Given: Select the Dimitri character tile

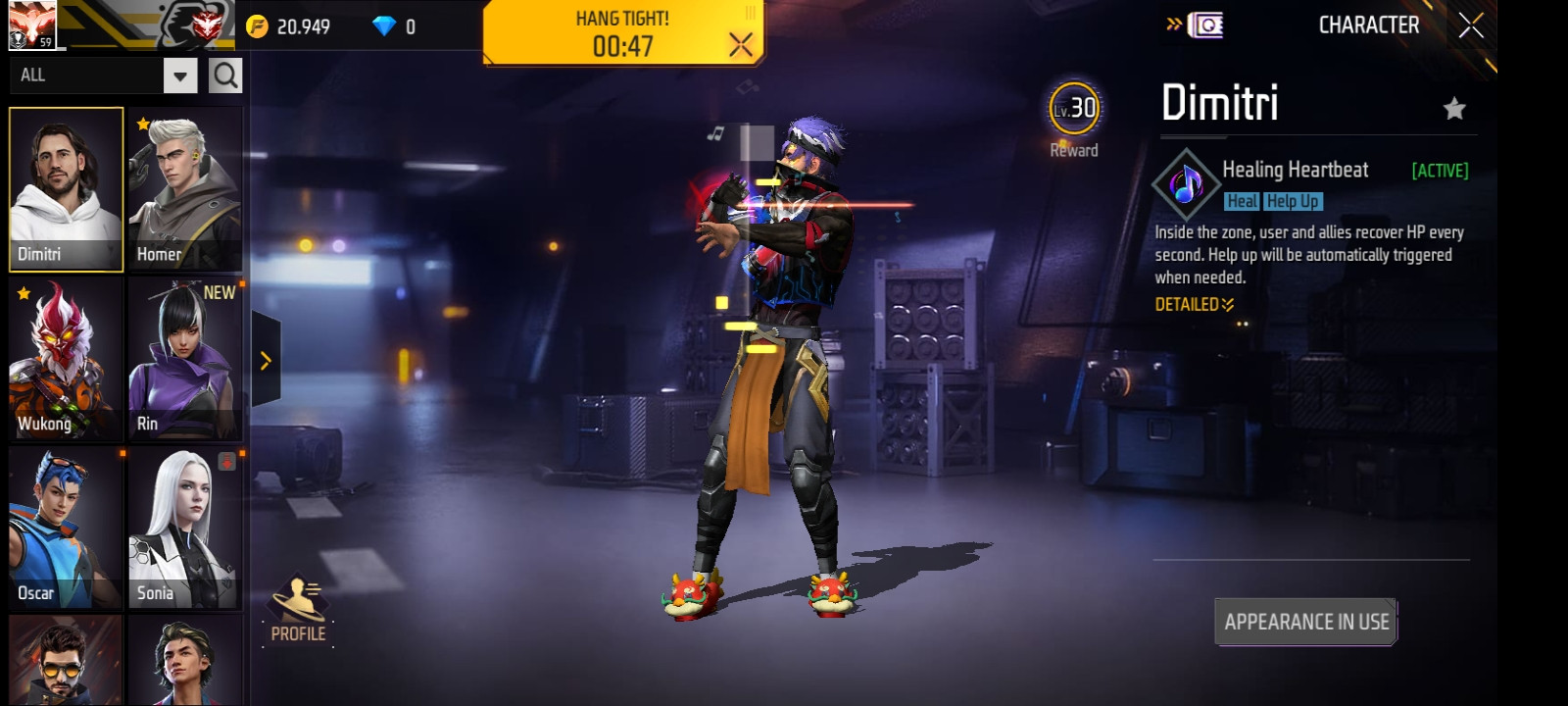Looking at the screenshot, I should 66,188.
